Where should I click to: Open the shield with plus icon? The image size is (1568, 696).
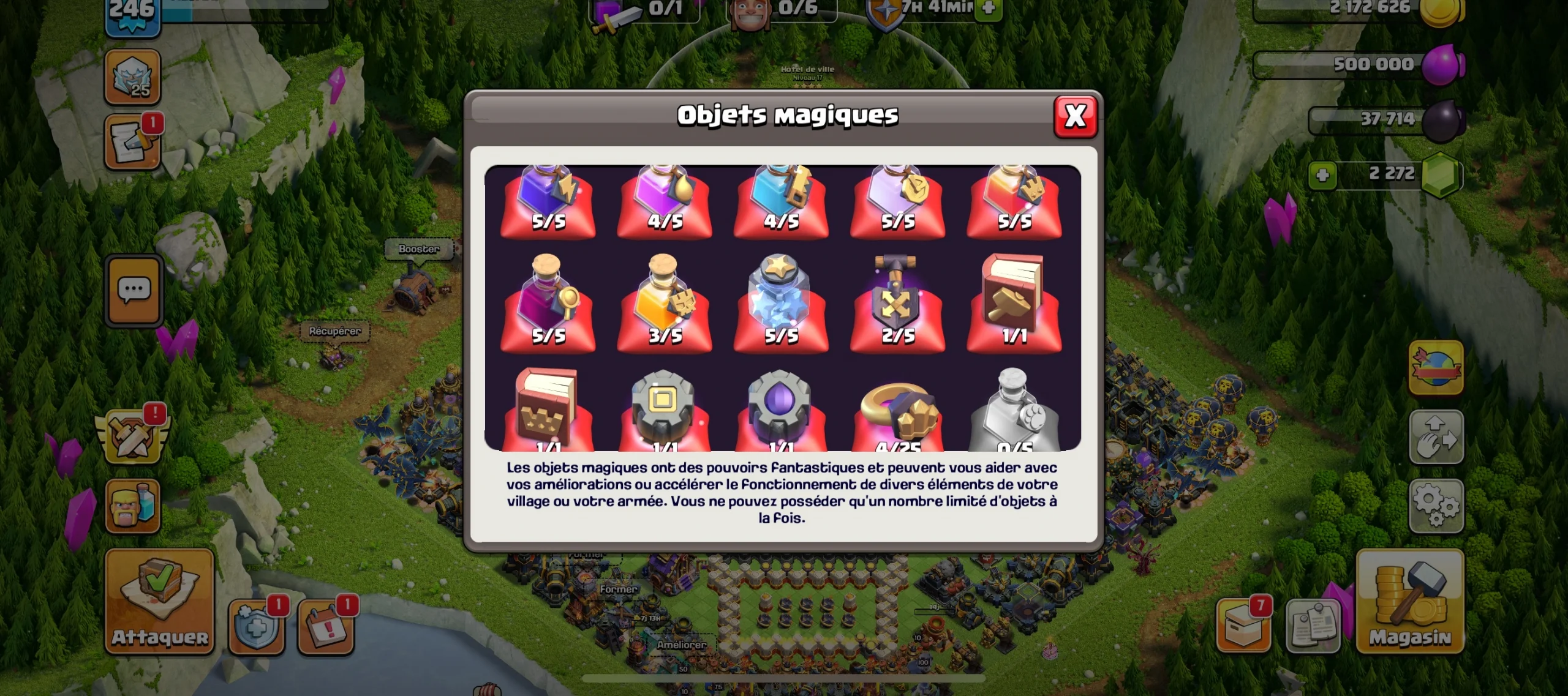click(256, 626)
